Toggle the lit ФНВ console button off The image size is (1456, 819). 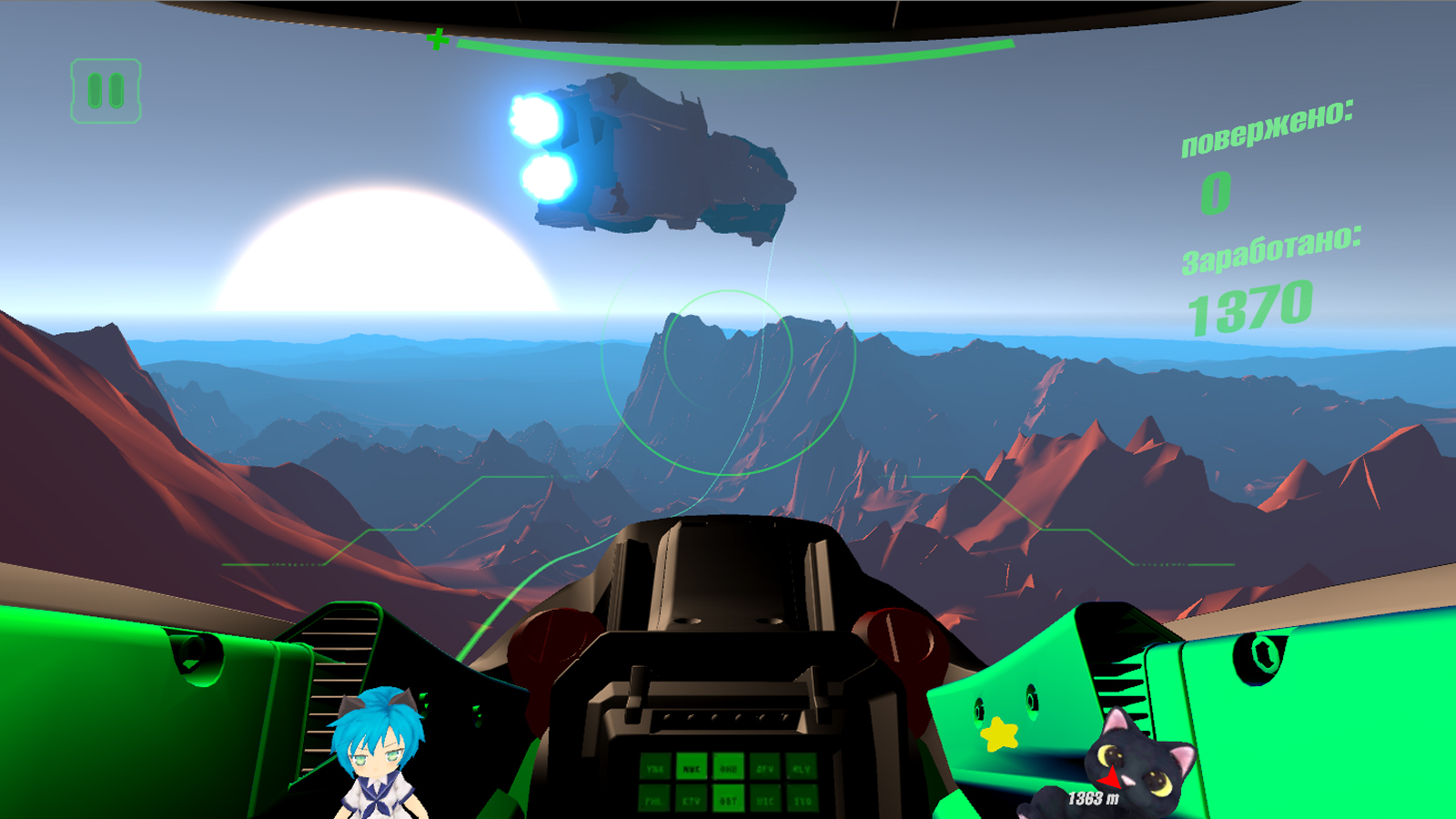coord(728,769)
